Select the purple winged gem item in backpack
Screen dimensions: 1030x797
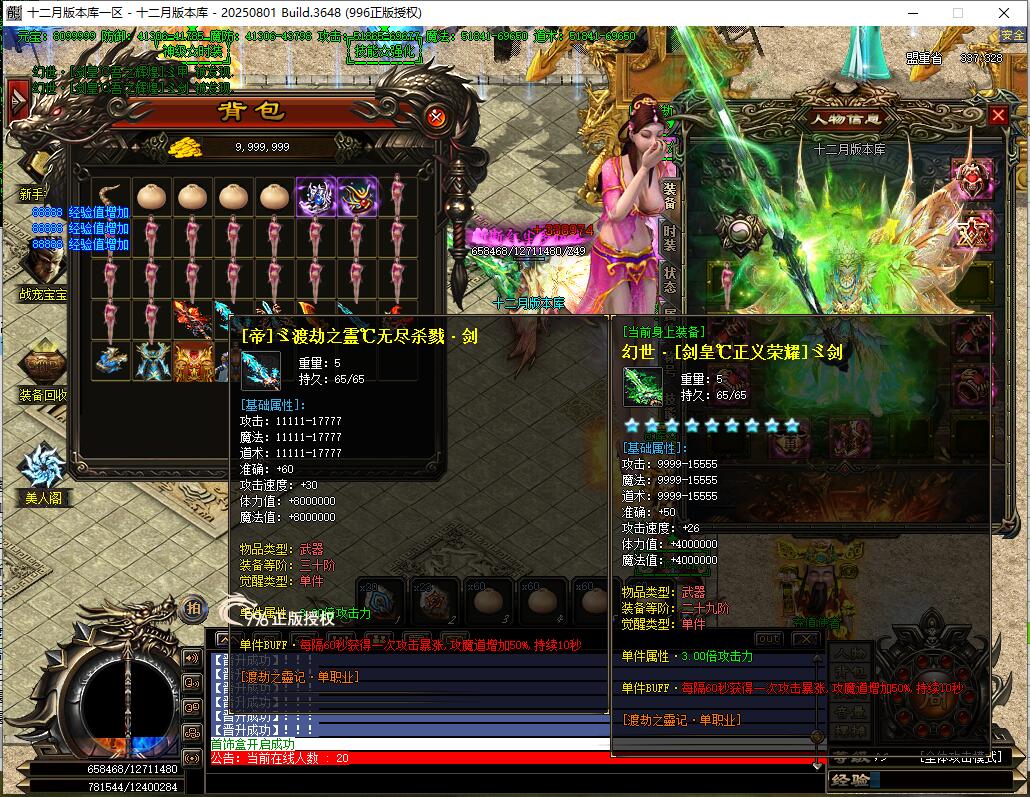click(x=315, y=197)
